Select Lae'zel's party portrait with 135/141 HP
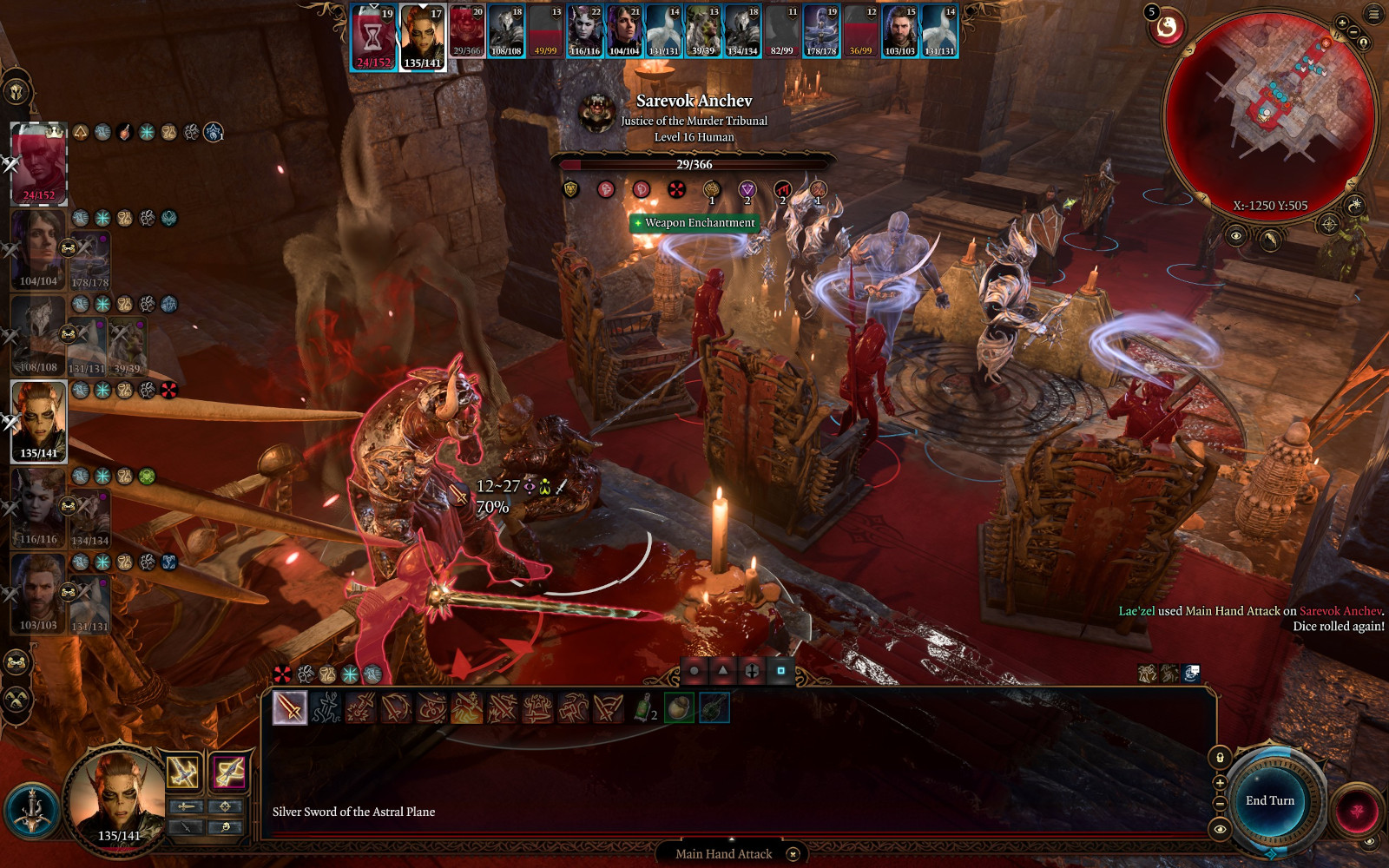Screen dimensions: 1389x868 pos(39,421)
